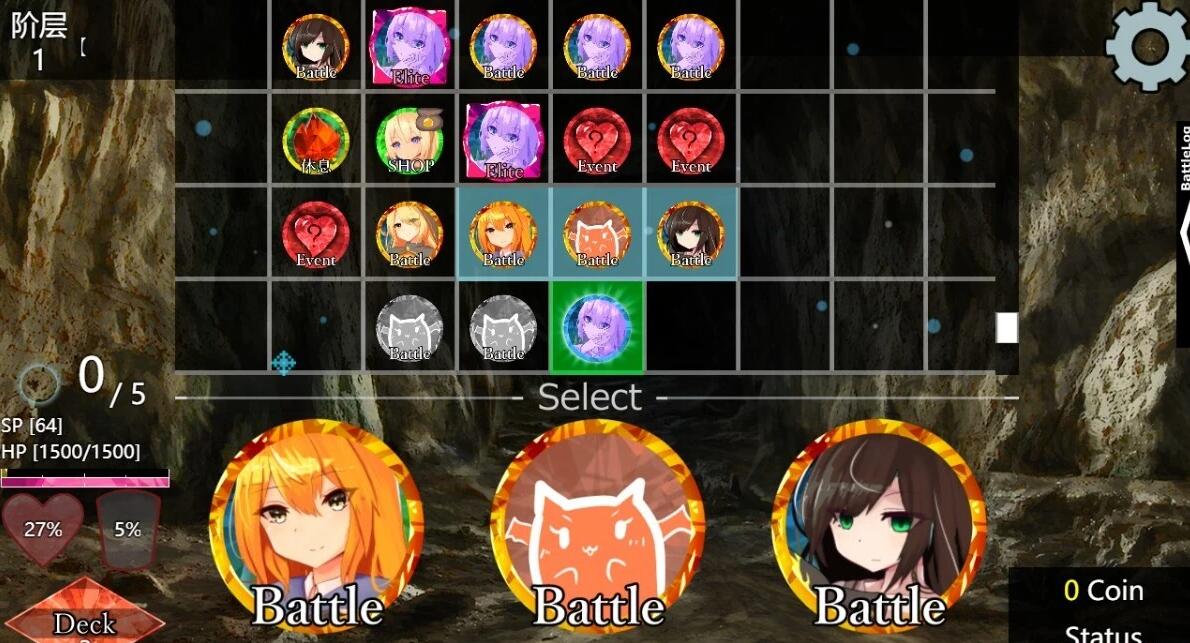Expand the BattleLog side tab

[x=1183, y=232]
